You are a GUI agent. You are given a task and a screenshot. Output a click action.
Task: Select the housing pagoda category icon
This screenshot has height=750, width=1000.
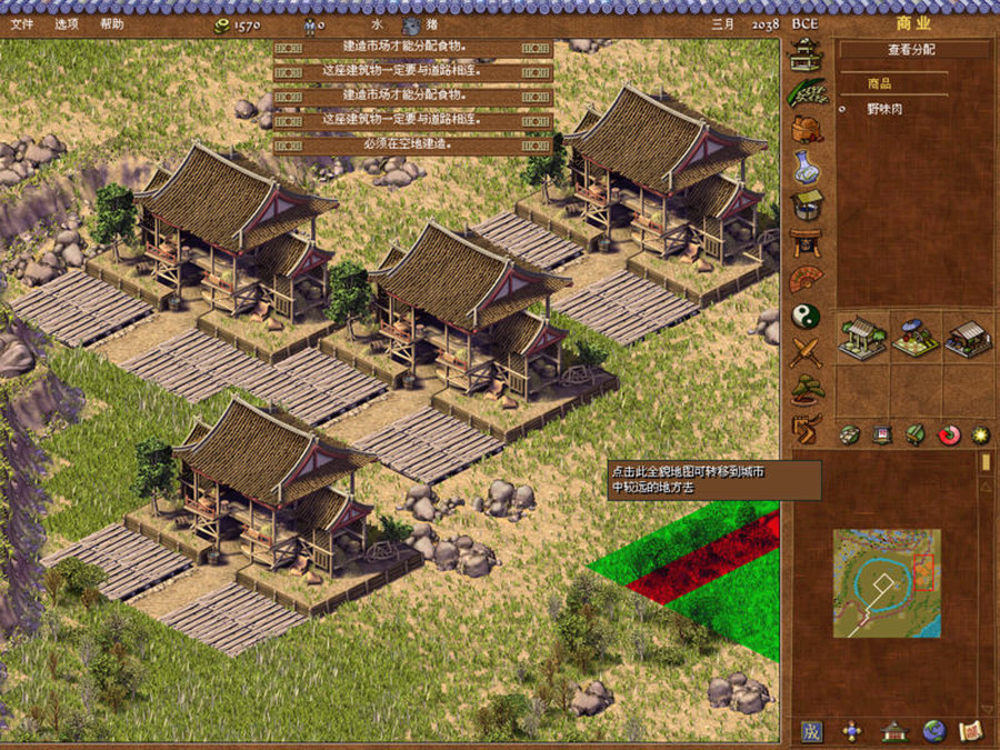click(x=806, y=55)
